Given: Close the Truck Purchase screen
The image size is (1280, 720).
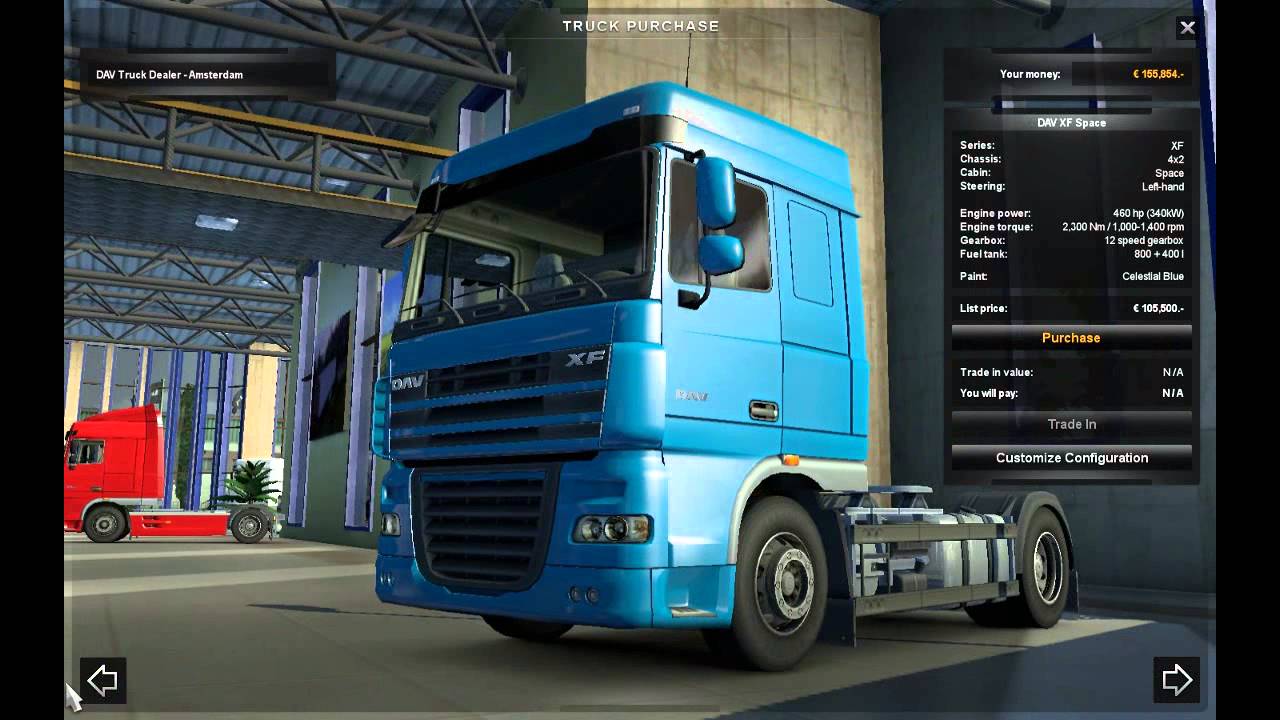Looking at the screenshot, I should point(1187,28).
